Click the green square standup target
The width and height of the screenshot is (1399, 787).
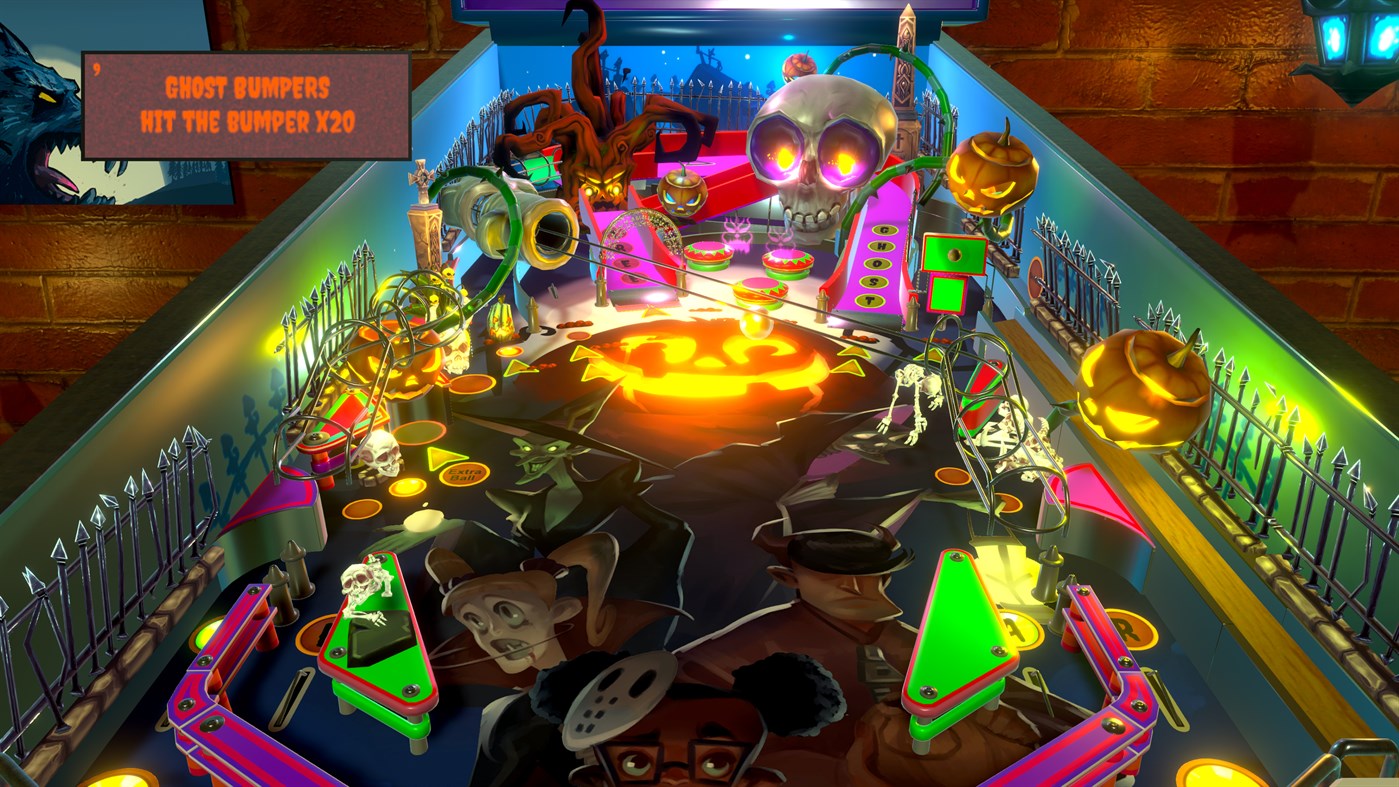[948, 293]
